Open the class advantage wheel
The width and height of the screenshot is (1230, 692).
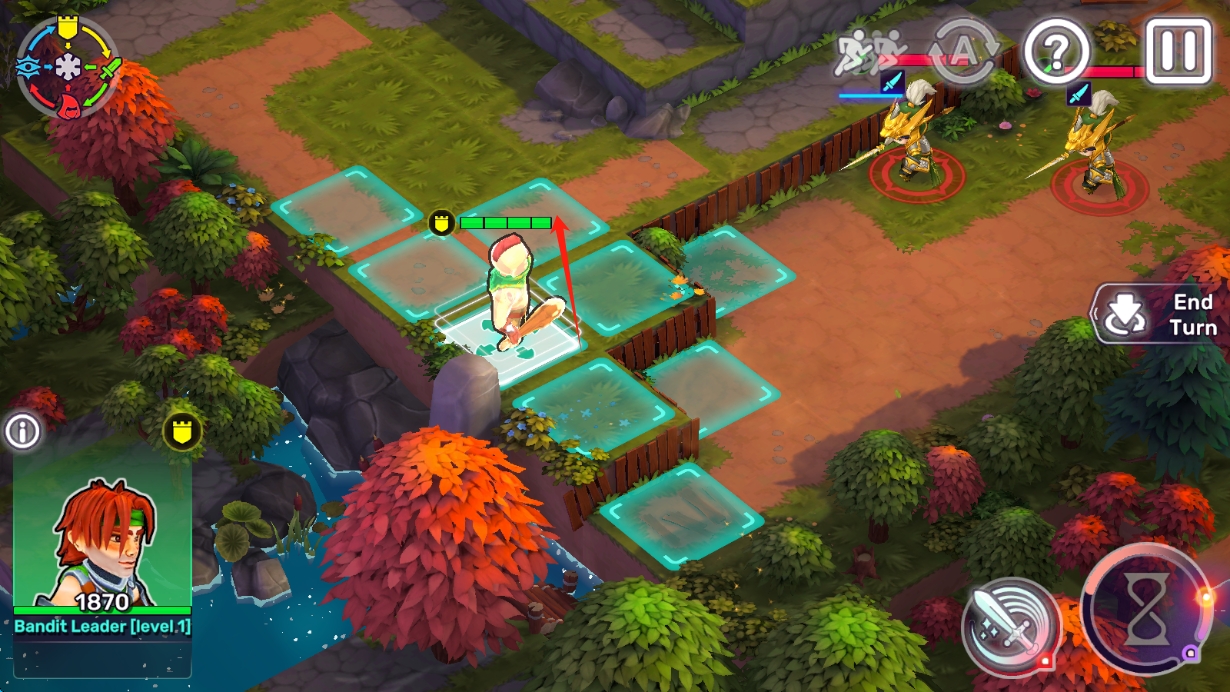click(x=67, y=67)
